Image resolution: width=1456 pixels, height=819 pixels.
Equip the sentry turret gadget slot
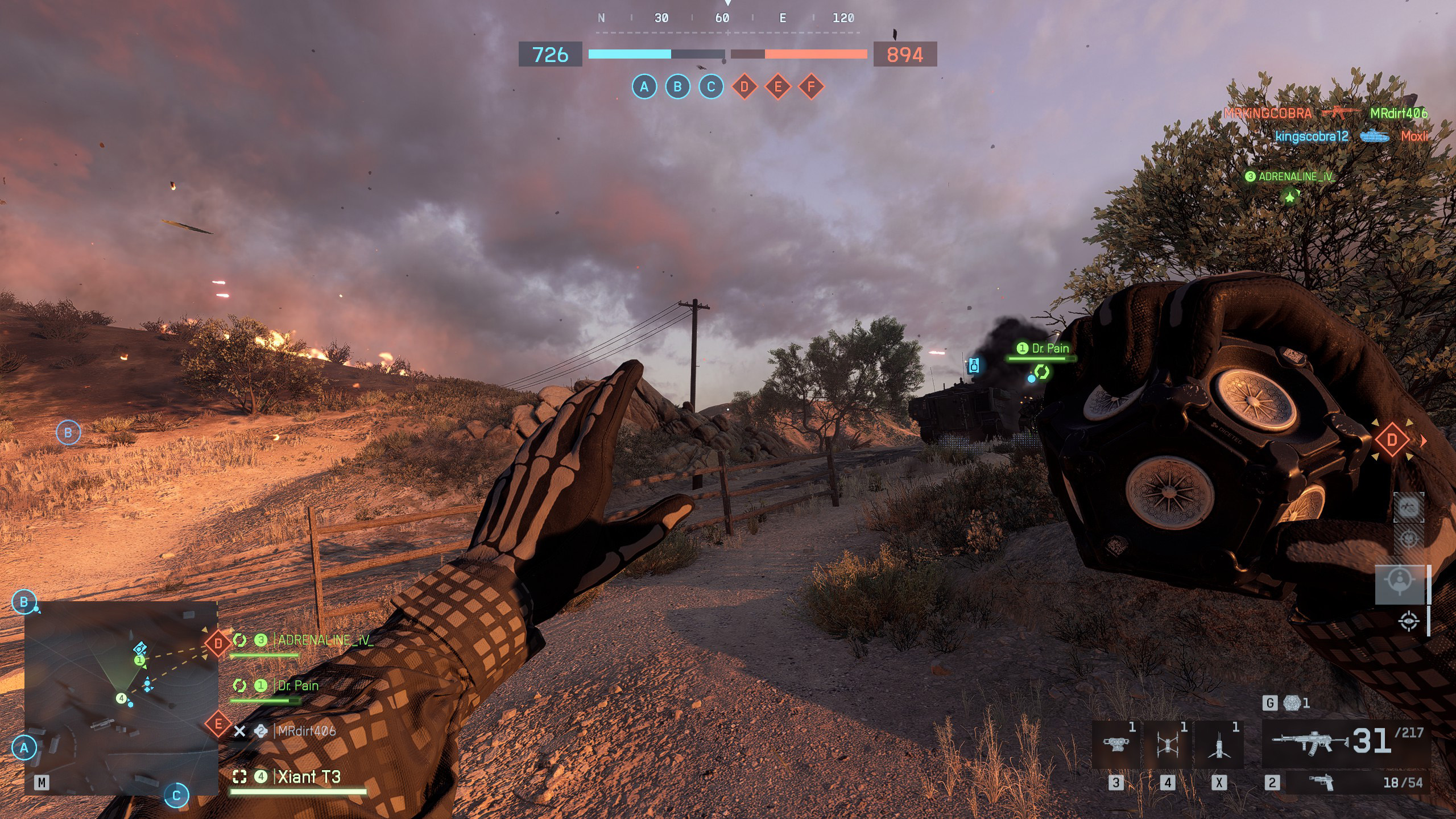point(1116,745)
